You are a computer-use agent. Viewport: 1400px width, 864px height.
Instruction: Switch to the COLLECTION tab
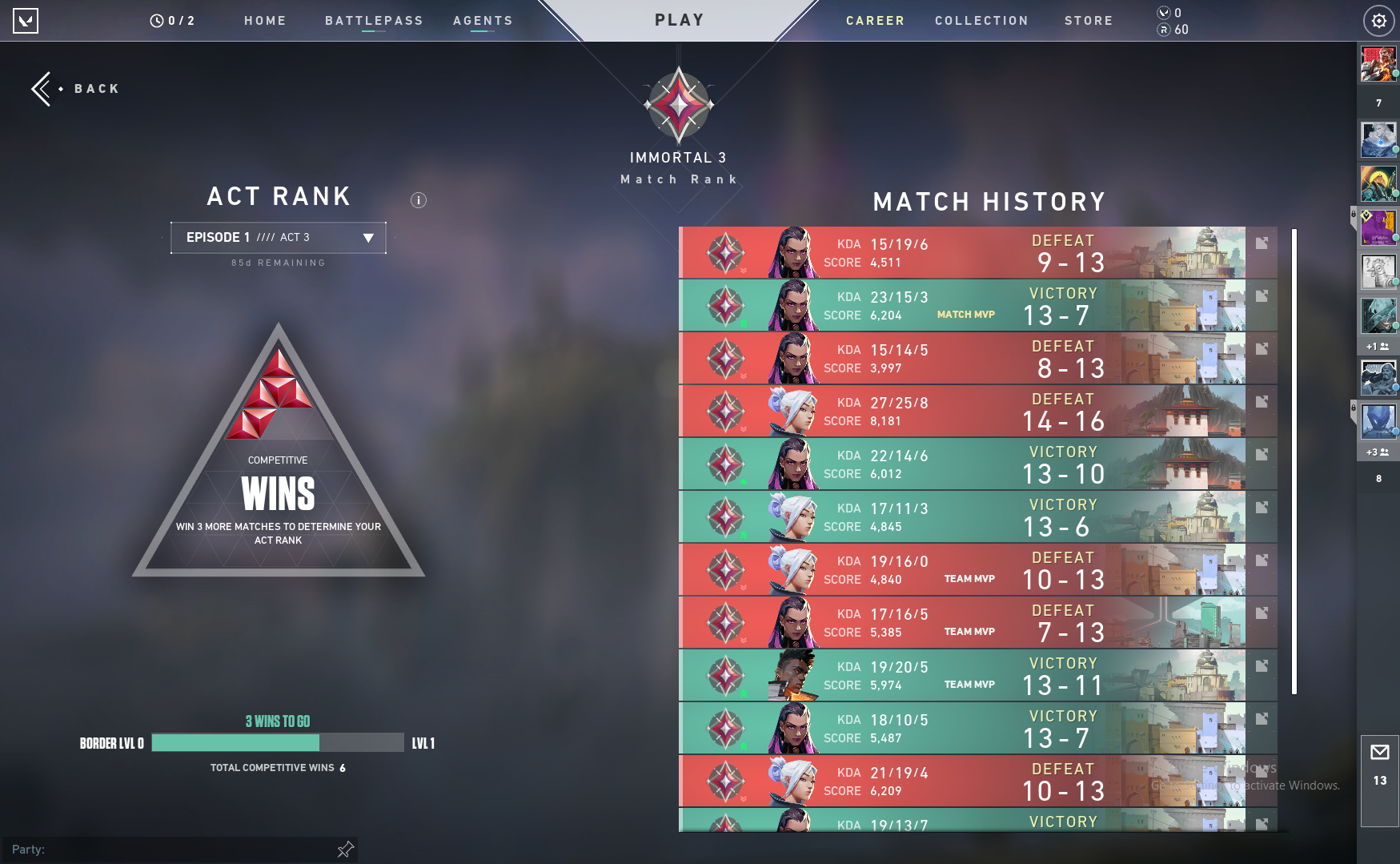coord(981,20)
